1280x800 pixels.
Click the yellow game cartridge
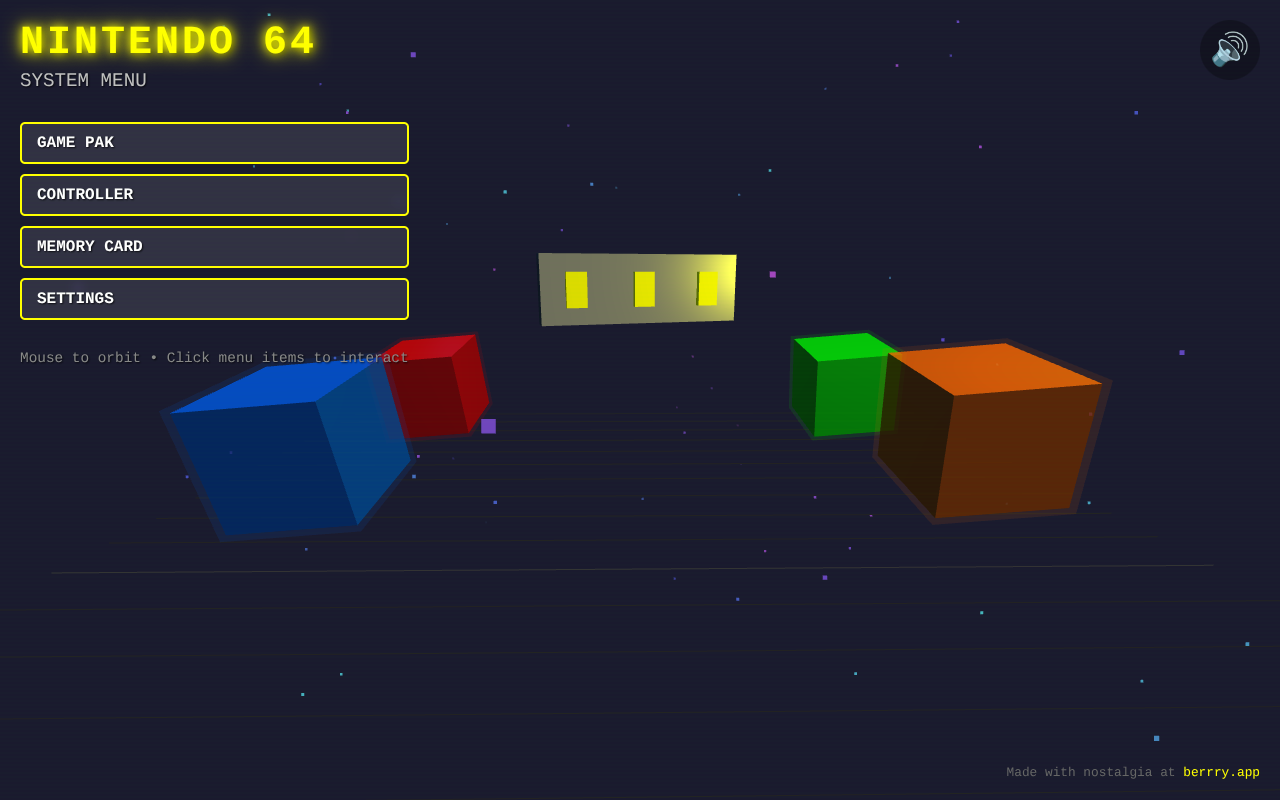637,288
